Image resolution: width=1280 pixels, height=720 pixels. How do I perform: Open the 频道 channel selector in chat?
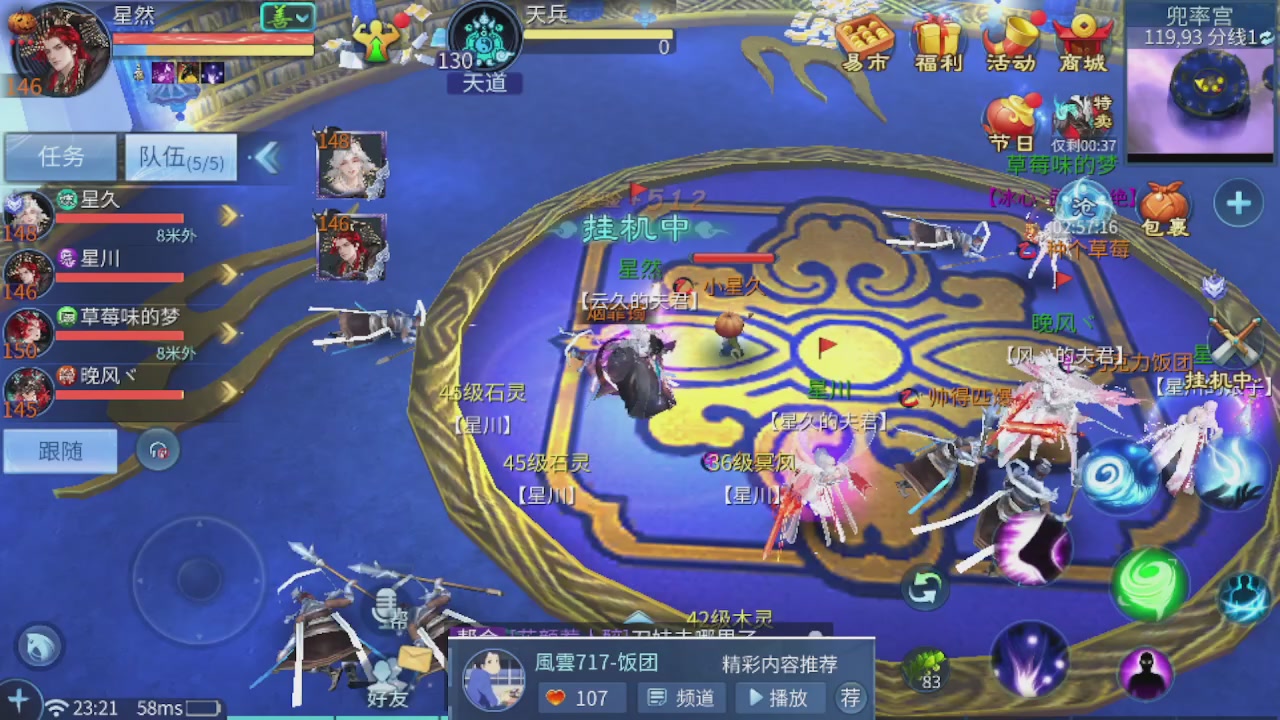click(682, 698)
